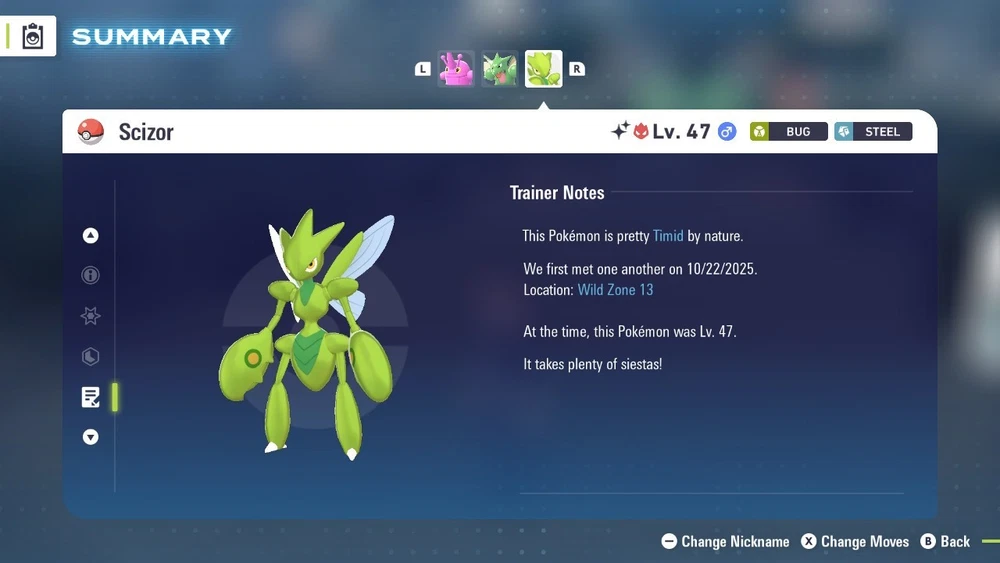Open the hexagon stats summary page
The width and height of the screenshot is (1000, 563).
(91, 357)
